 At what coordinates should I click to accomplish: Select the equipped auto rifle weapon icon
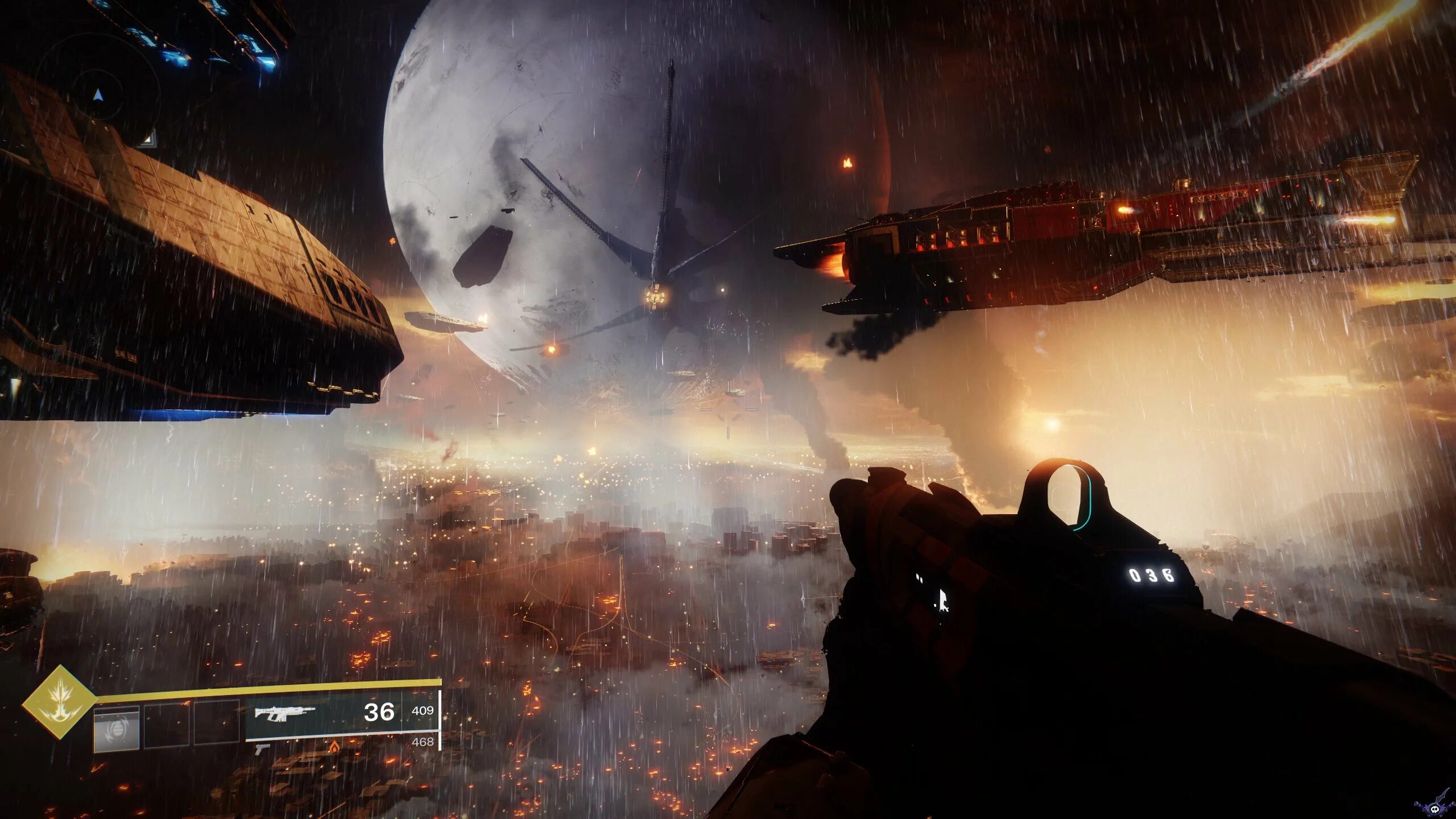point(284,713)
